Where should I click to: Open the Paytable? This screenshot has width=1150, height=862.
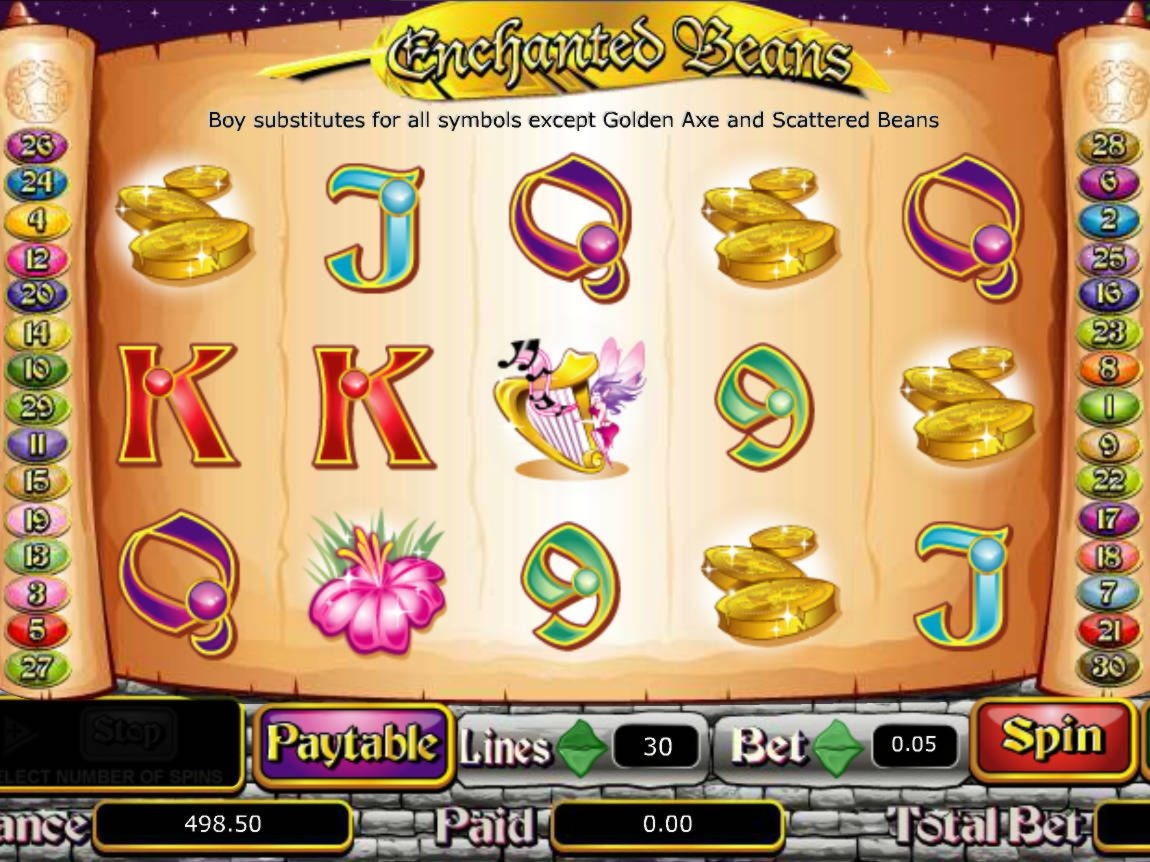click(352, 744)
